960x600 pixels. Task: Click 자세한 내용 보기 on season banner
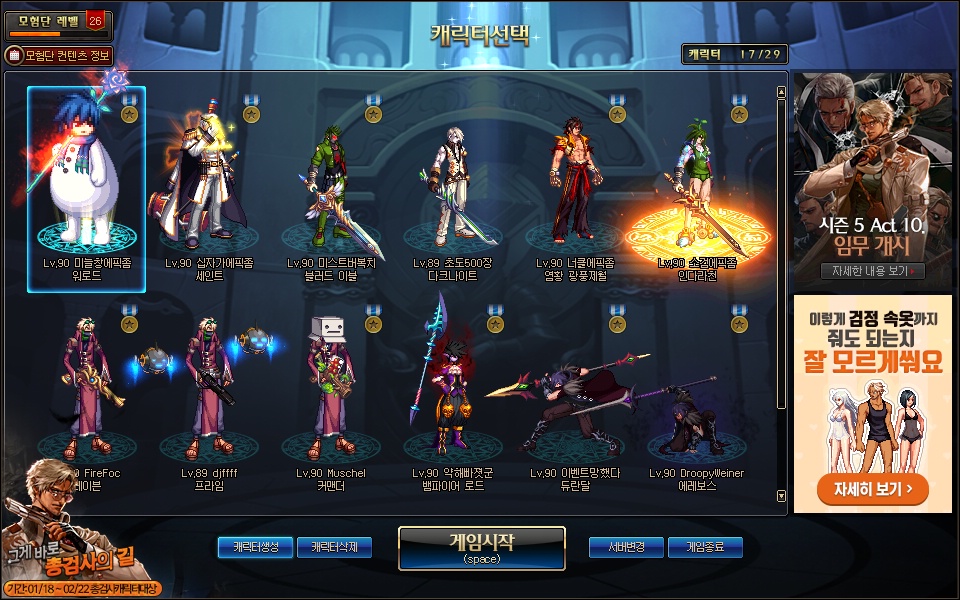click(x=872, y=271)
